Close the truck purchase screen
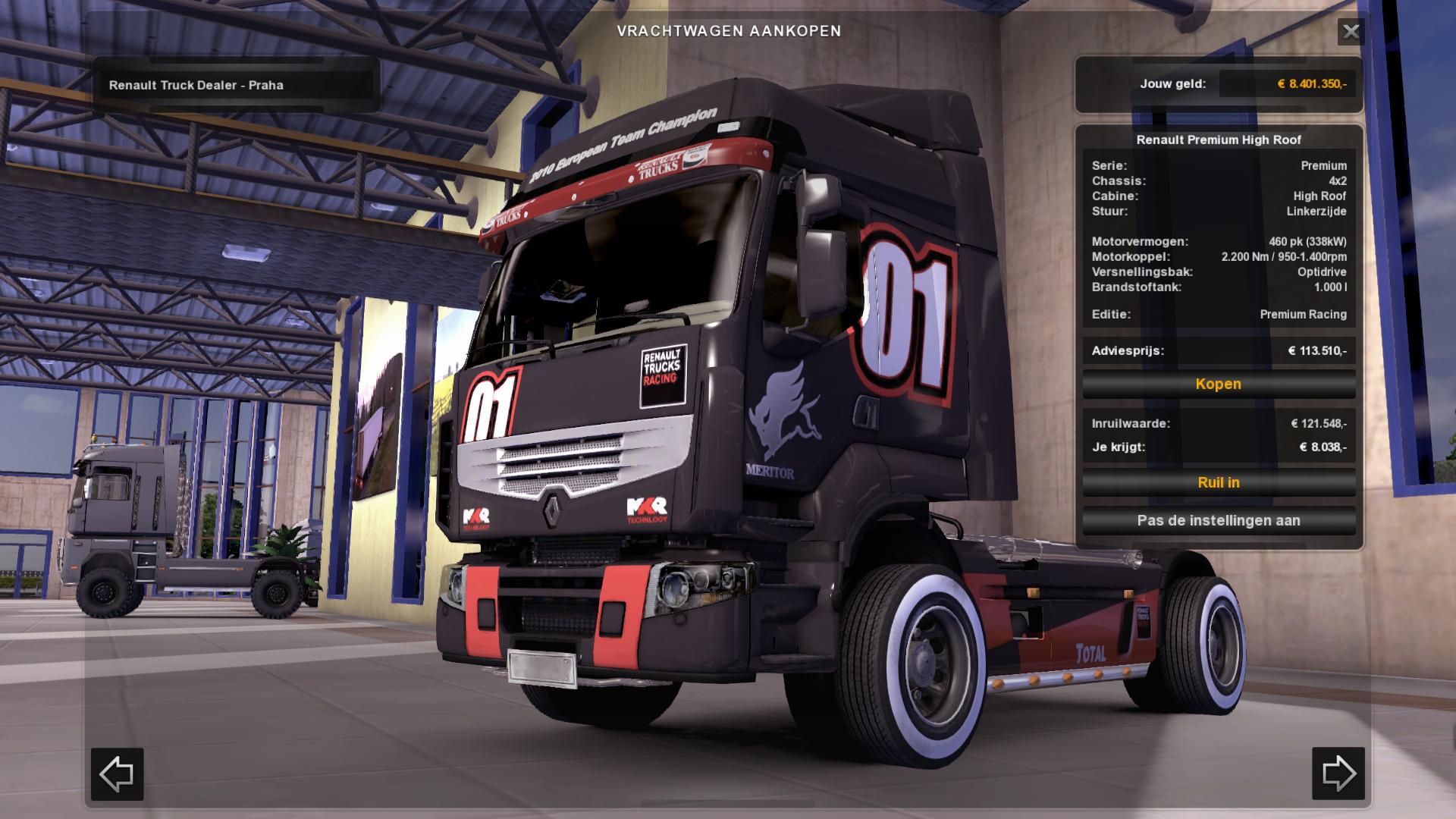1456x819 pixels. tap(1351, 32)
